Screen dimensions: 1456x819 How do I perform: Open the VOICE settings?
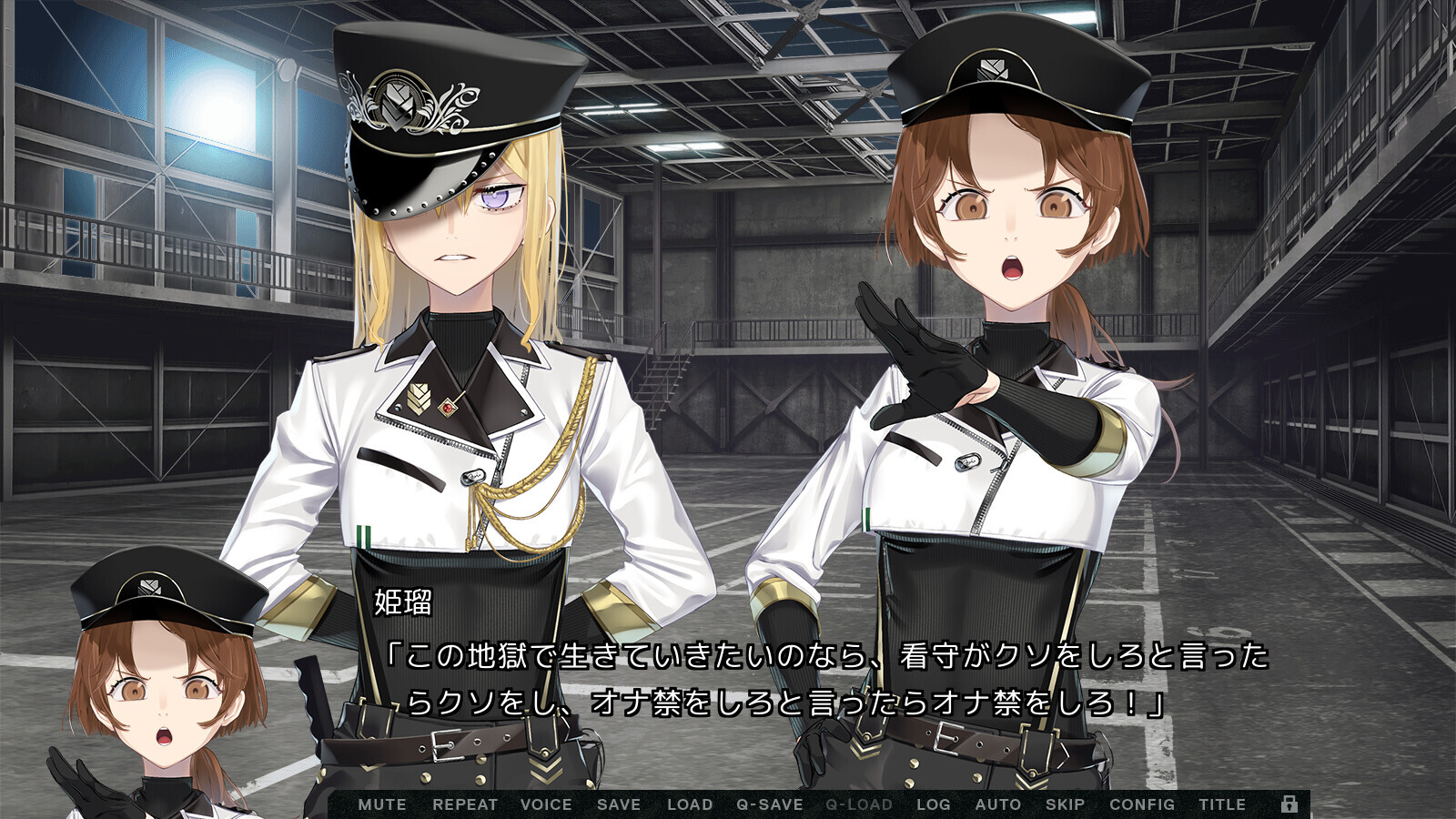pos(546,804)
